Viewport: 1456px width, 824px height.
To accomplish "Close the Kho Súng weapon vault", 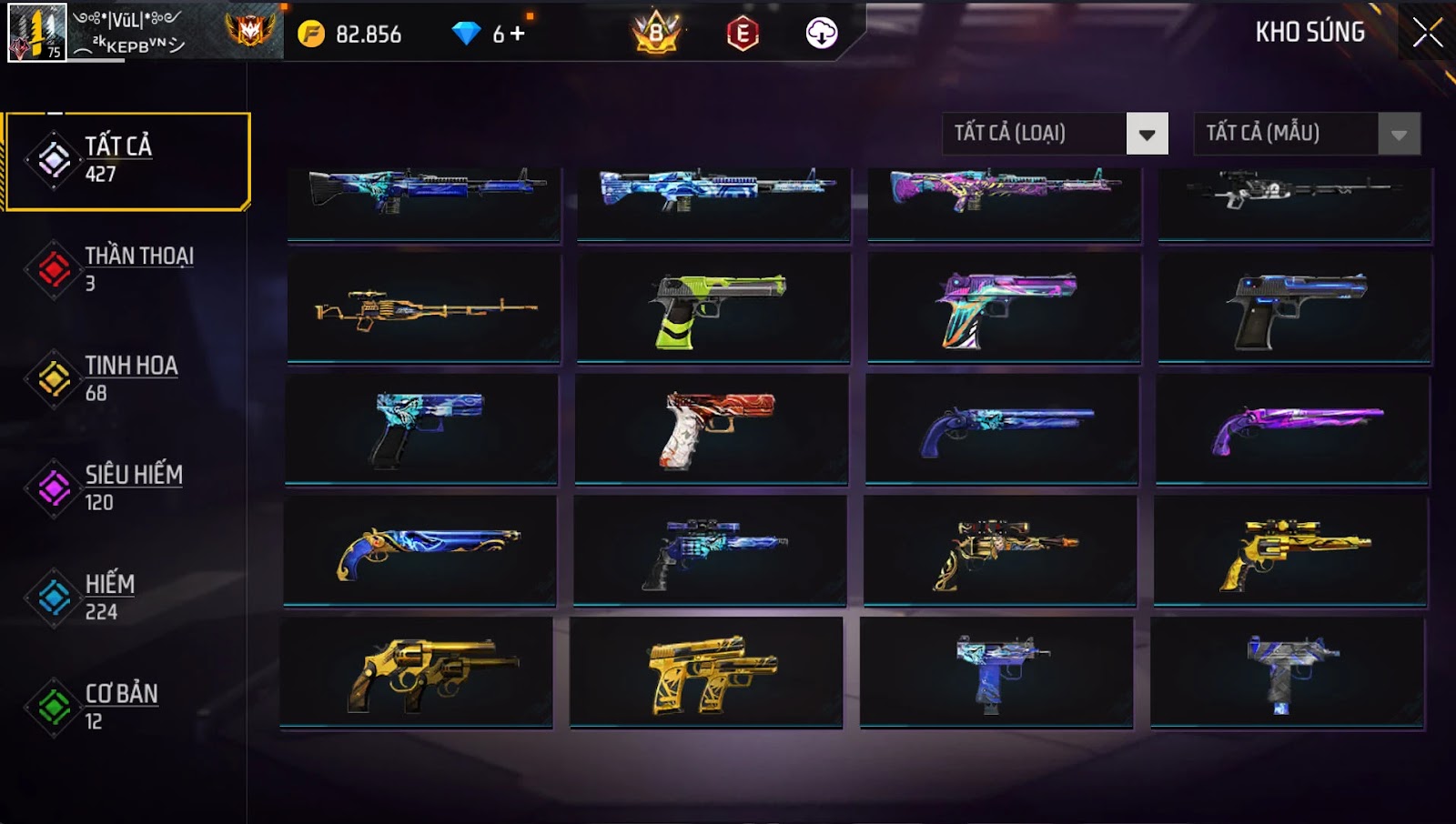I will tap(1427, 33).
